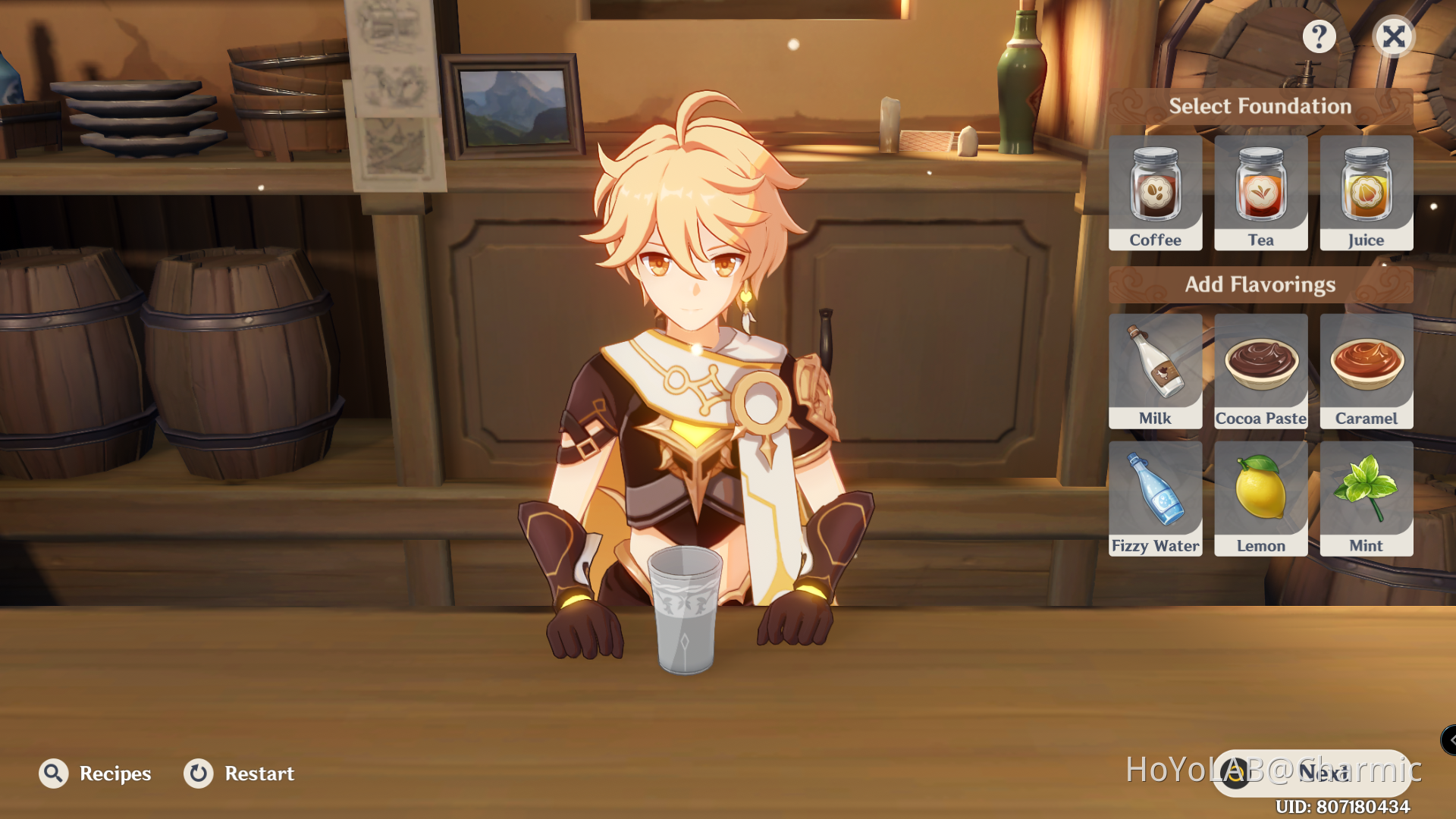
Task: Select the Juice foundation jar
Action: coord(1365,190)
